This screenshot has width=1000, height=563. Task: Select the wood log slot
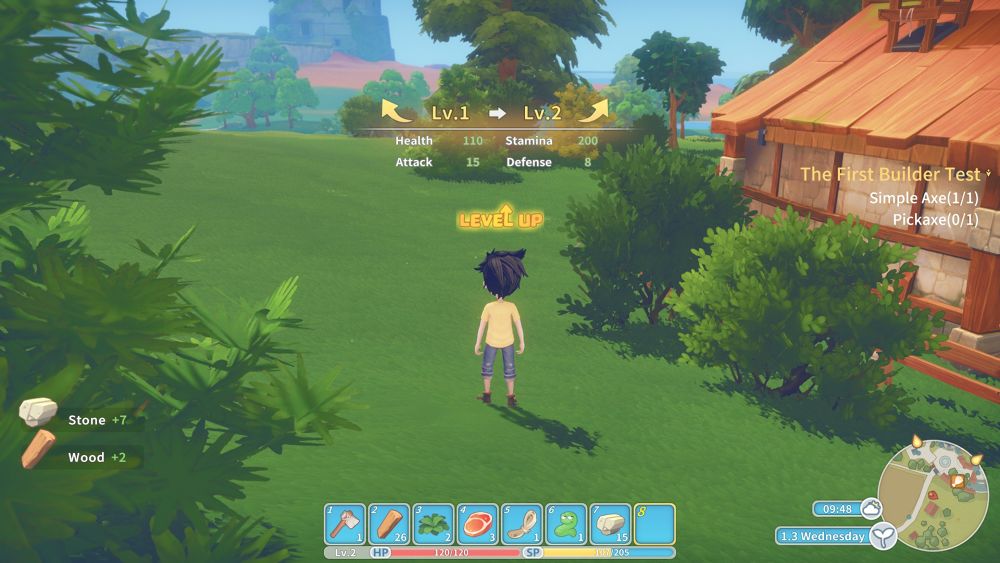(x=389, y=524)
